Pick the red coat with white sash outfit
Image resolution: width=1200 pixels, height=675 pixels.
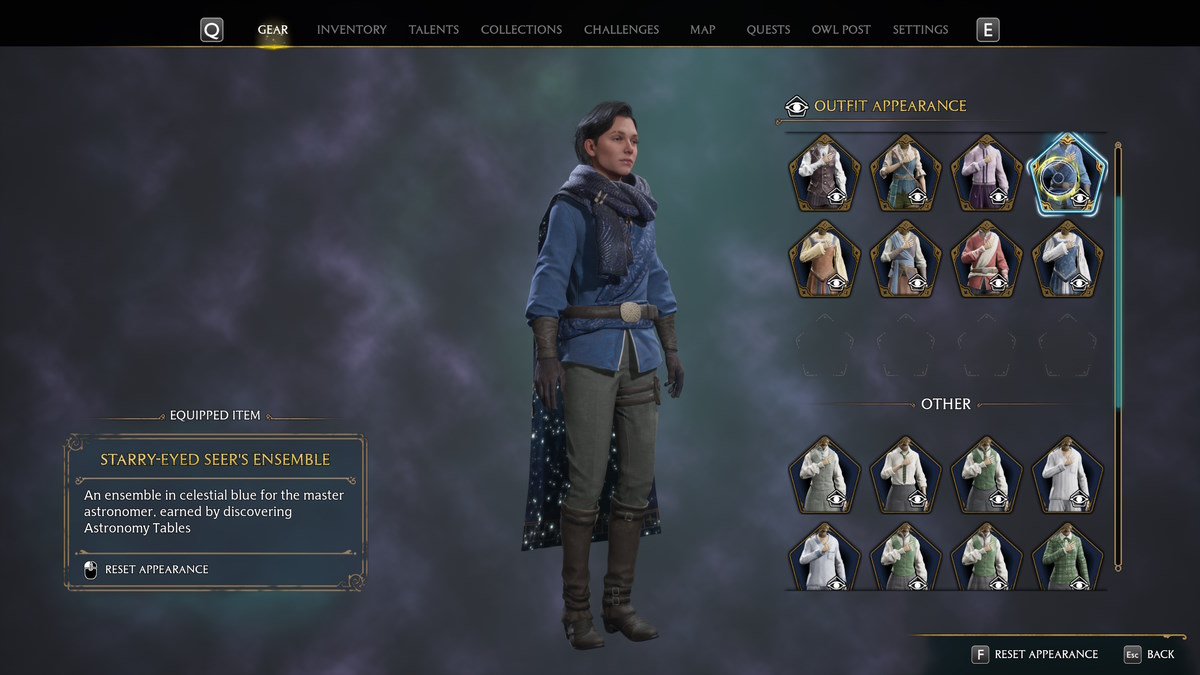(988, 260)
